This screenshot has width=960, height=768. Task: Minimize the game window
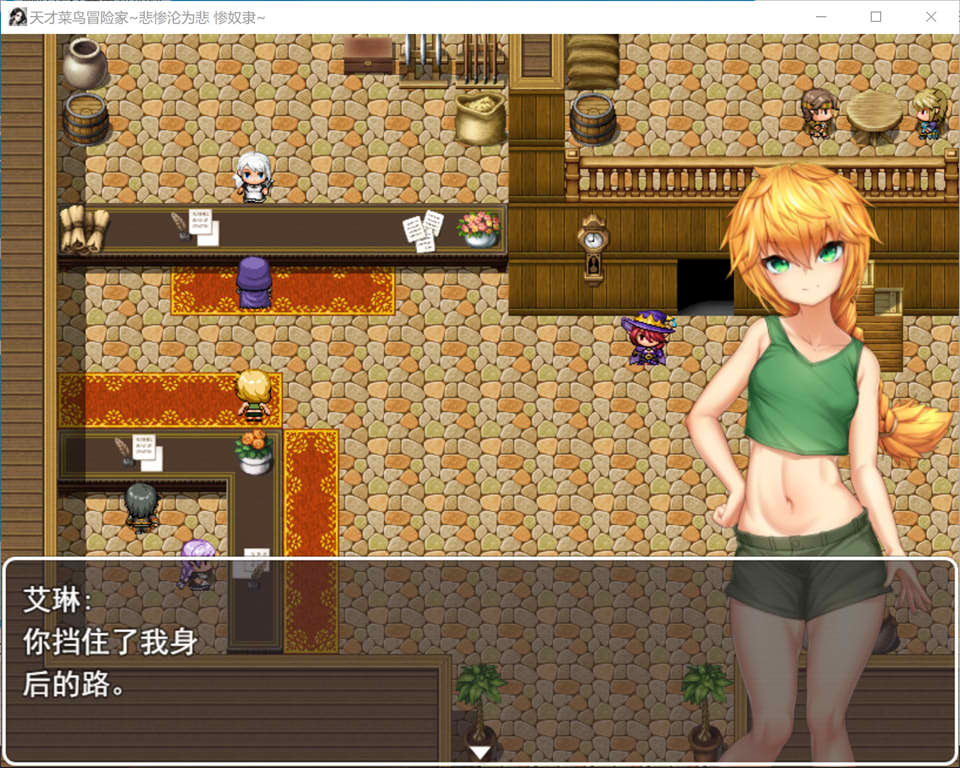821,17
